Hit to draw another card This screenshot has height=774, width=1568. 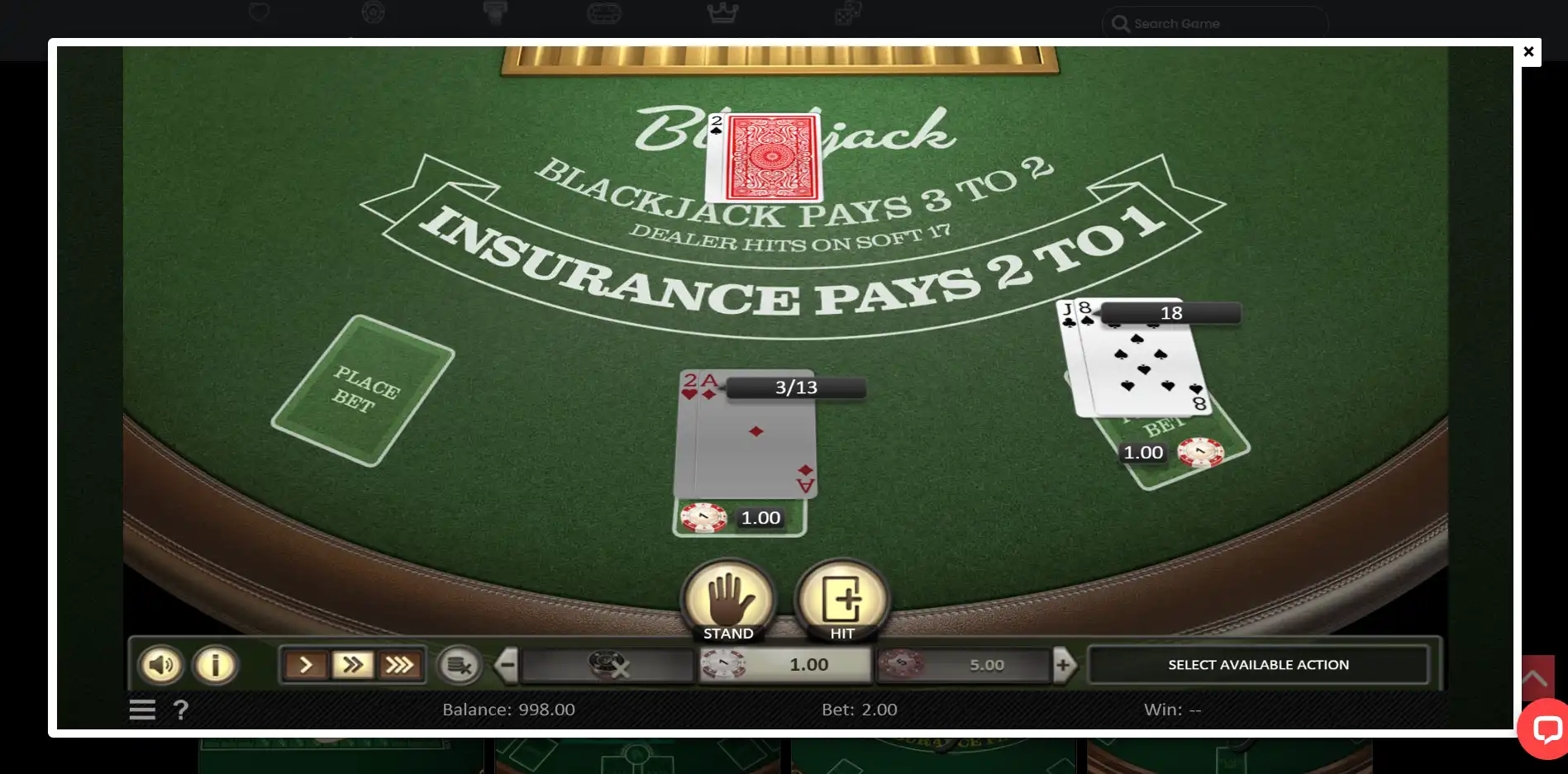pos(841,601)
